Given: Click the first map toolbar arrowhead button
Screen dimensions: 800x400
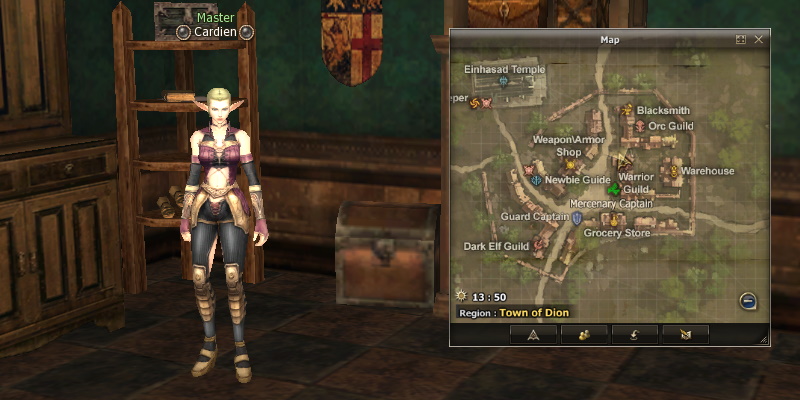Looking at the screenshot, I should [x=533, y=334].
